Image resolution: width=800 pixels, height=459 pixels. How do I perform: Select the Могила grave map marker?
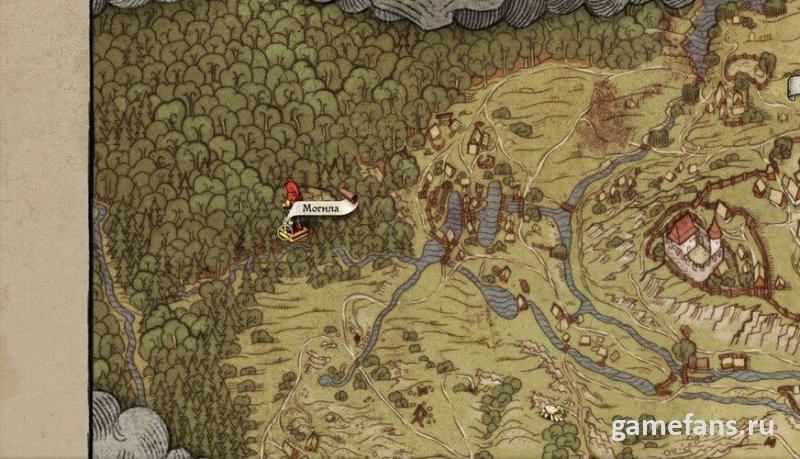[290, 232]
